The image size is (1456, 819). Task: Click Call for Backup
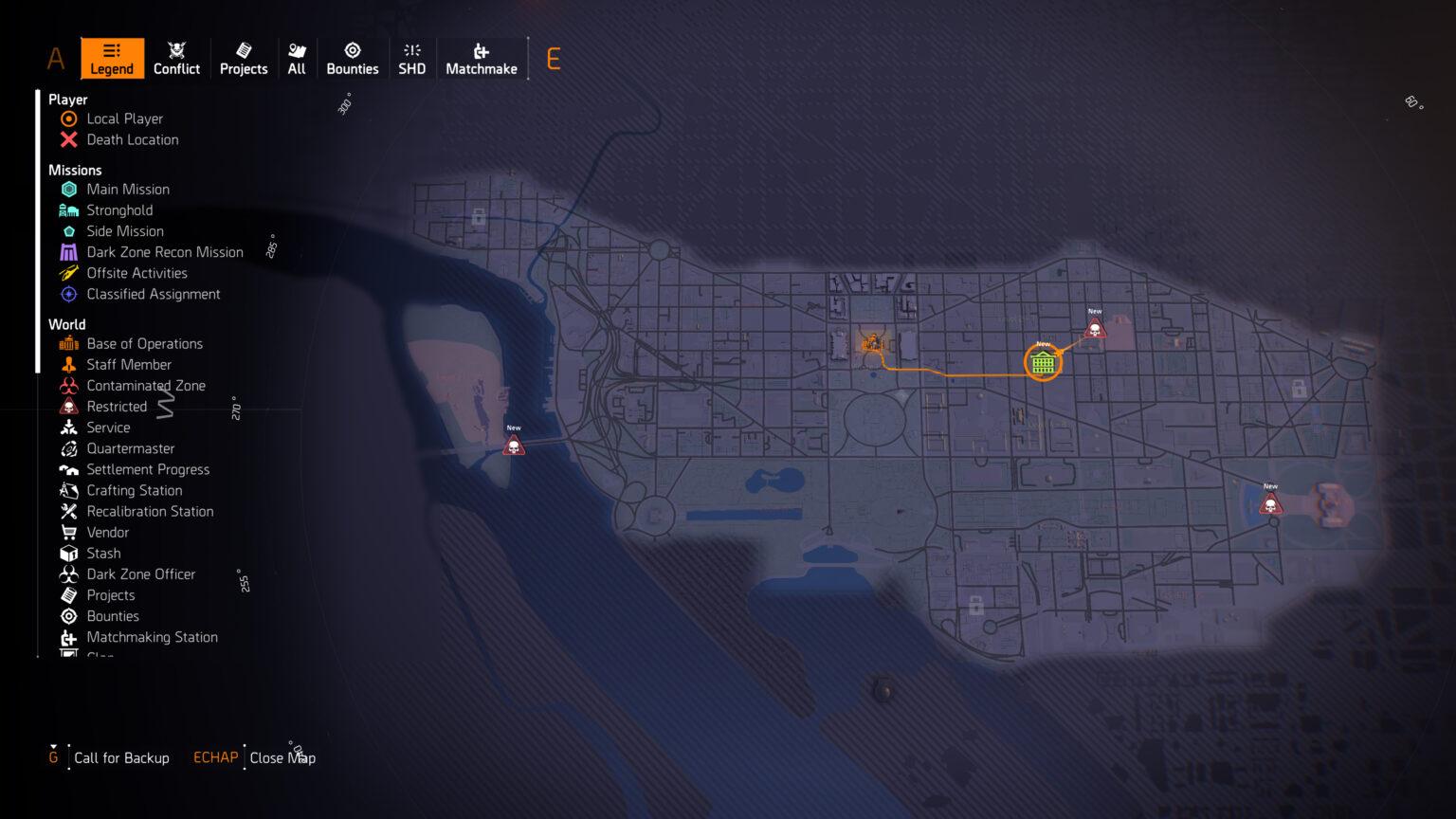(x=121, y=757)
